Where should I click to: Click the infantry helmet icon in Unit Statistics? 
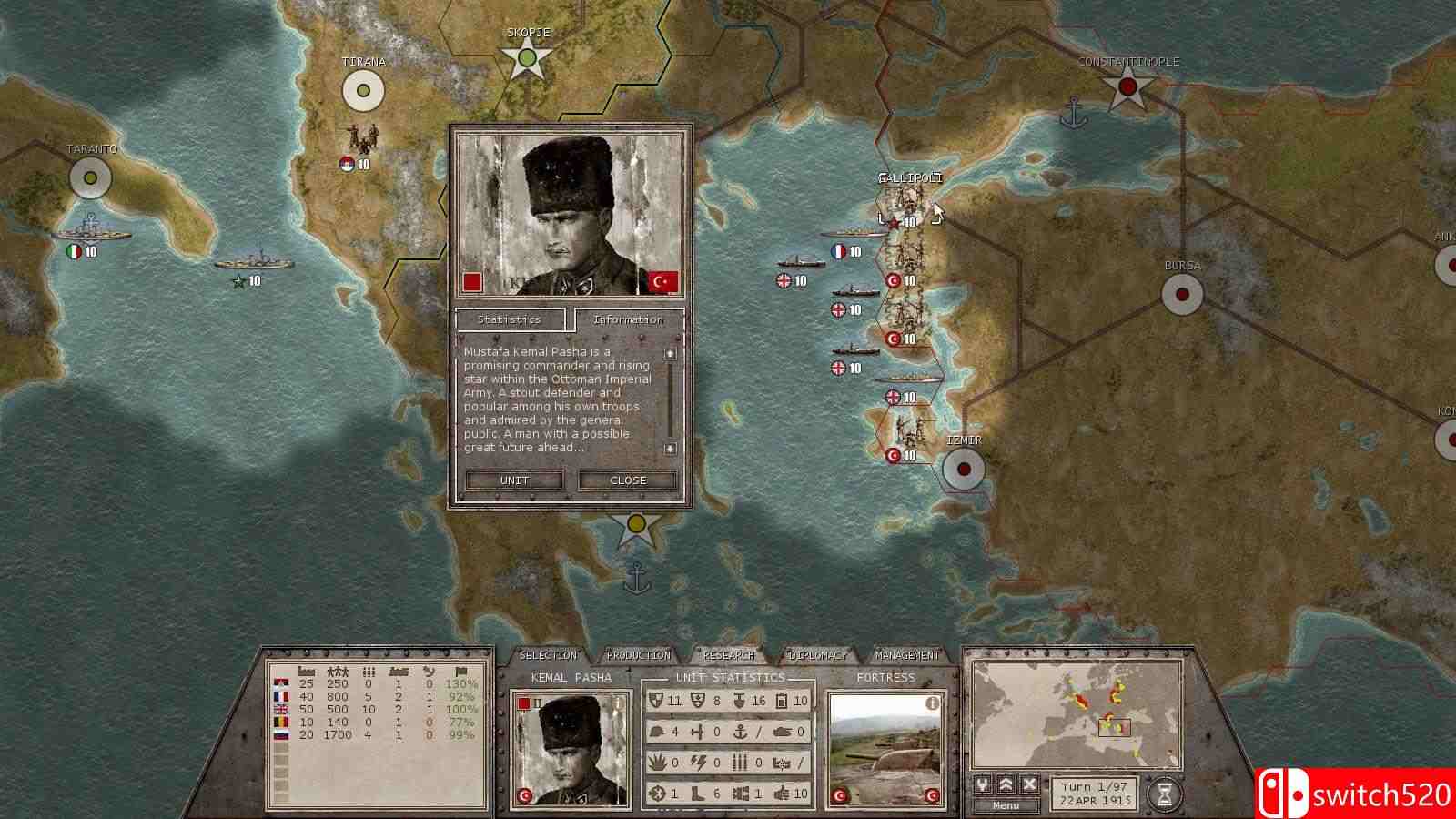click(656, 732)
